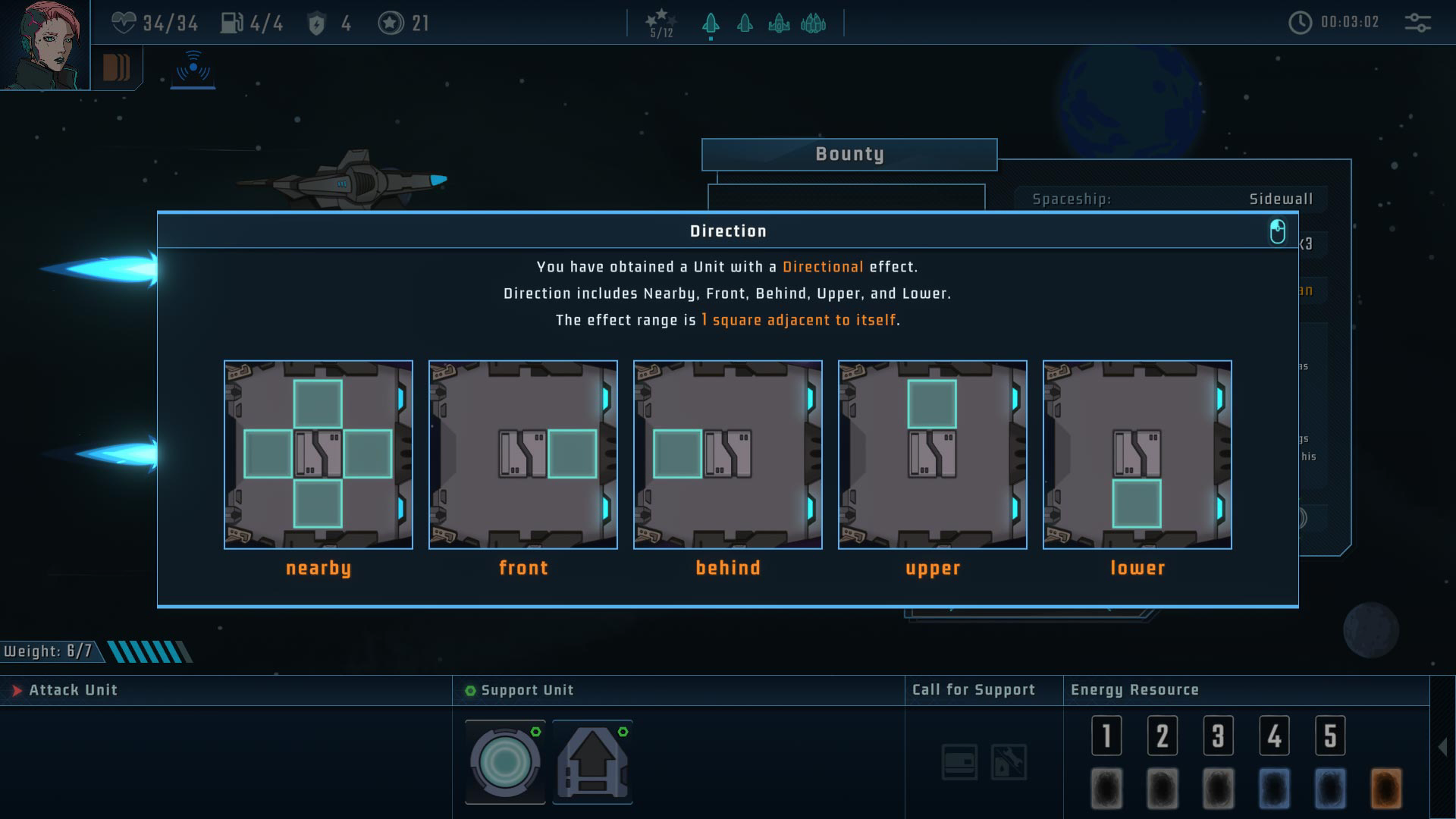Collapse the side panel arrow

pyautogui.click(x=1442, y=747)
